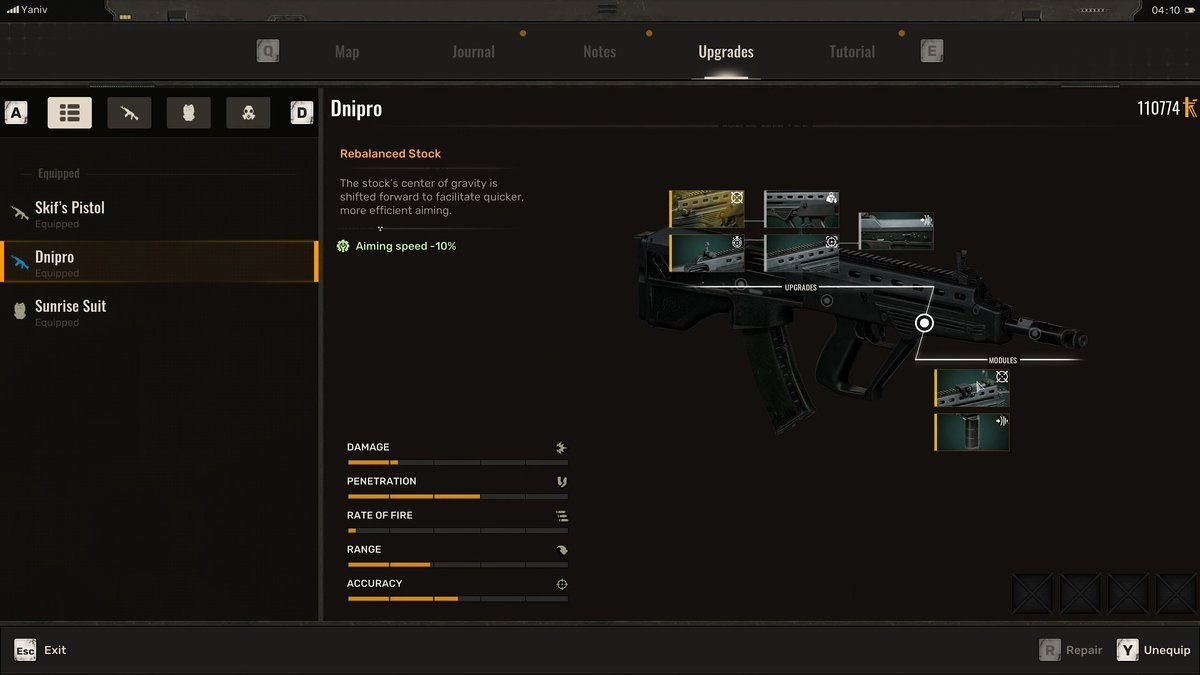This screenshot has width=1200, height=675.
Task: Open the Map tab
Action: [347, 52]
